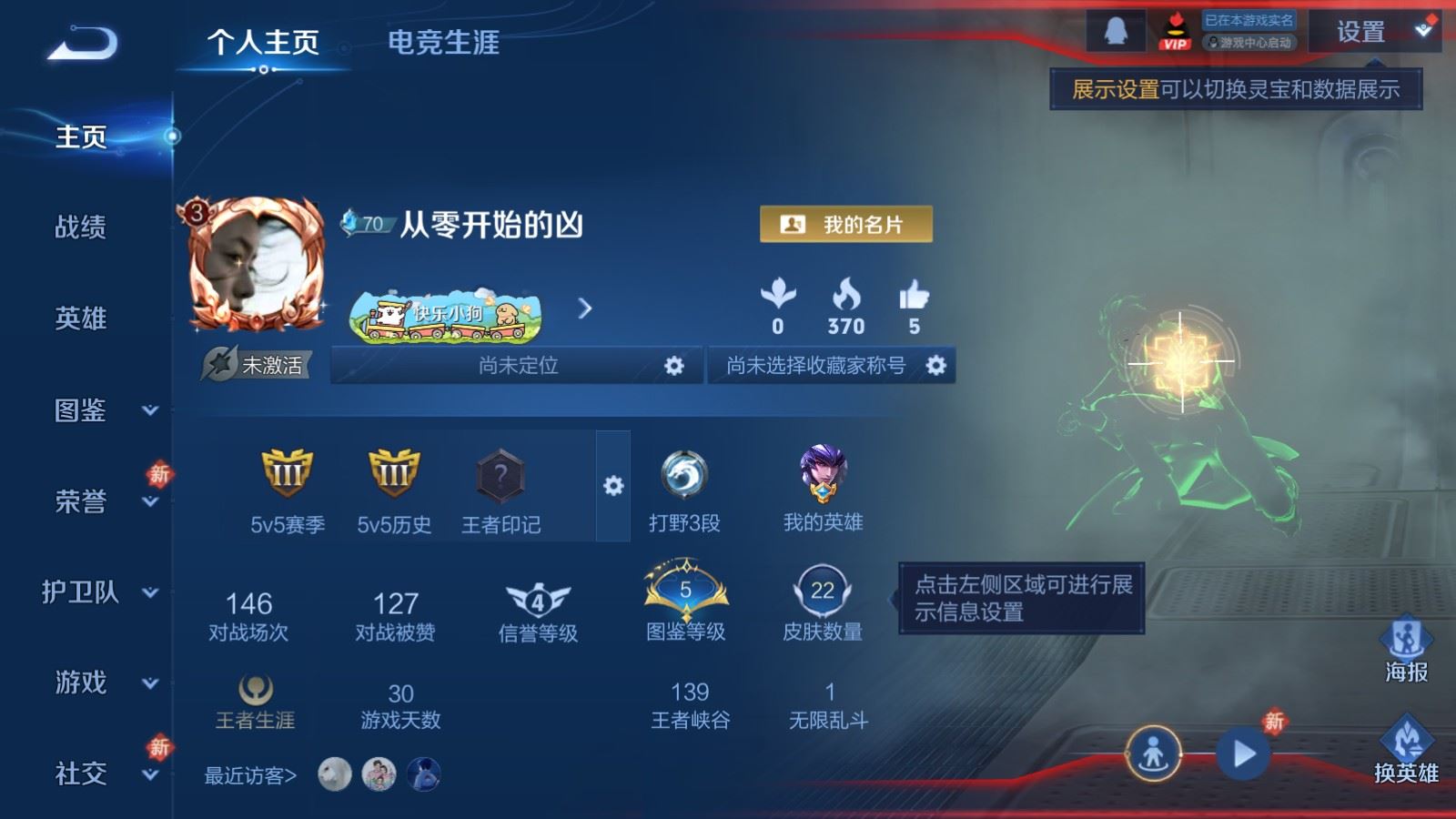Open the gear settings next to 尚未定位
The height and width of the screenshot is (819, 1456).
[674, 364]
